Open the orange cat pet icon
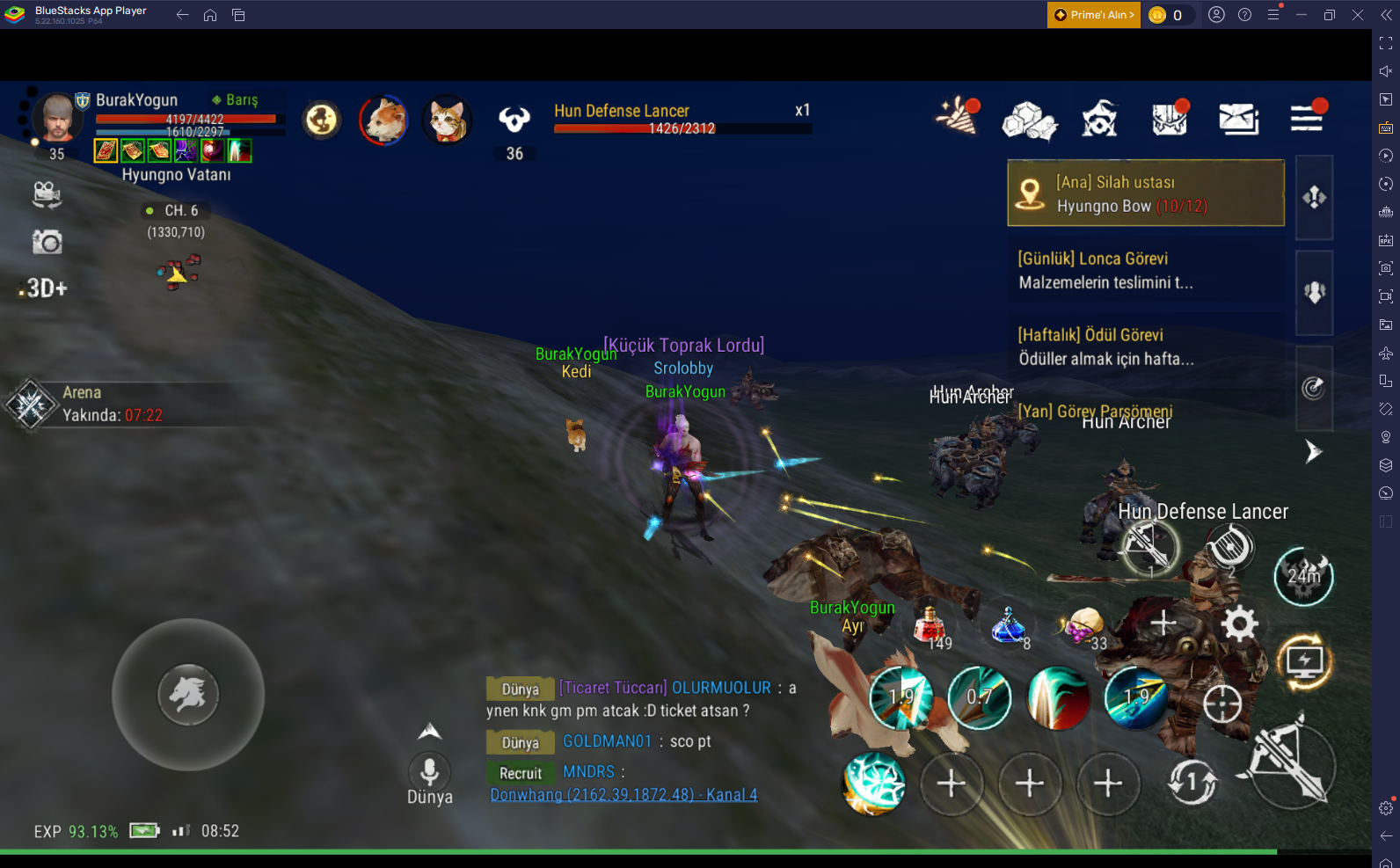Screen dimensions: 1400x868 tap(447, 120)
